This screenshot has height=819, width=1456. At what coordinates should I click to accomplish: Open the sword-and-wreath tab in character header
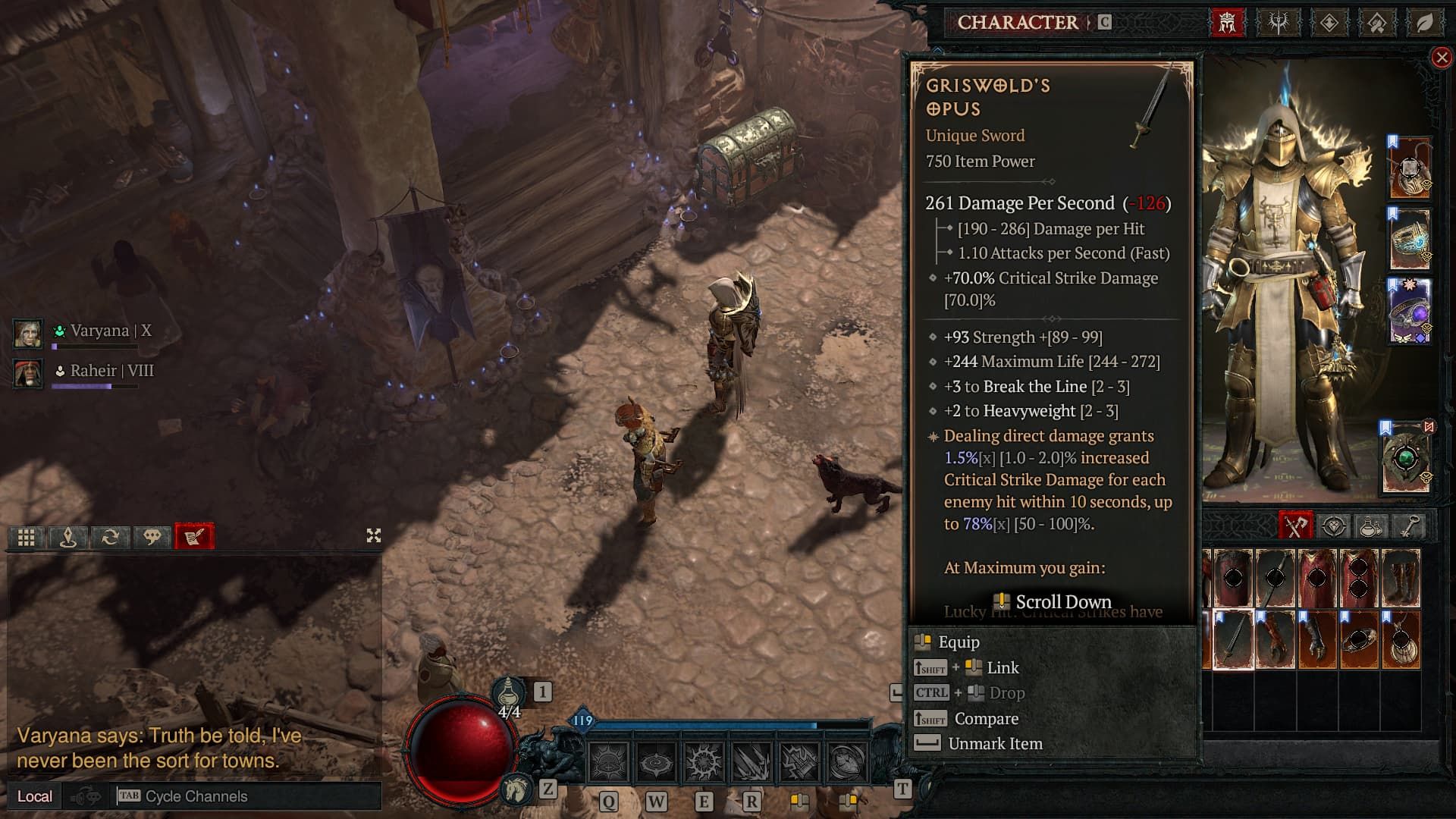coord(1279,23)
